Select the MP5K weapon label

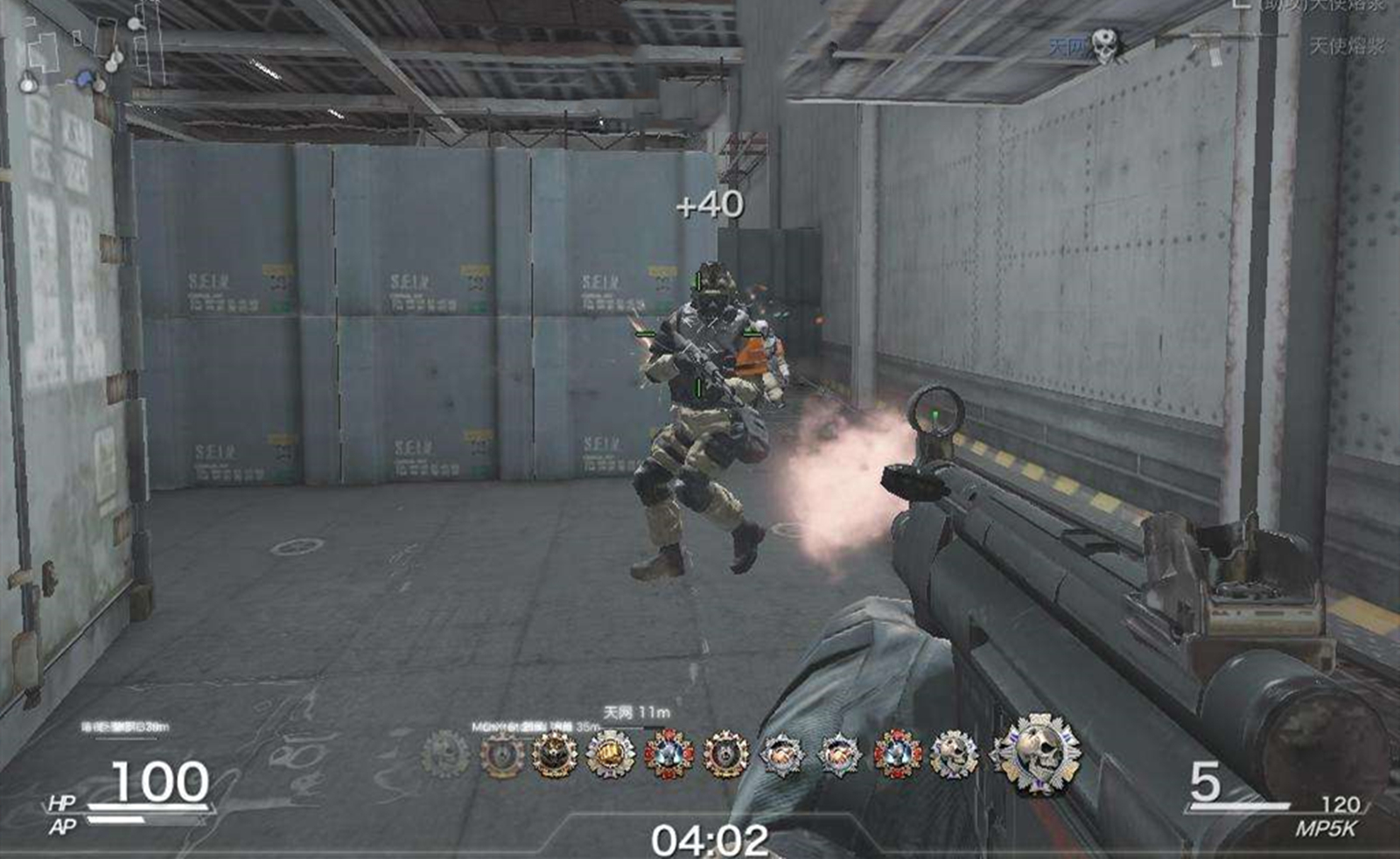[x=1326, y=828]
